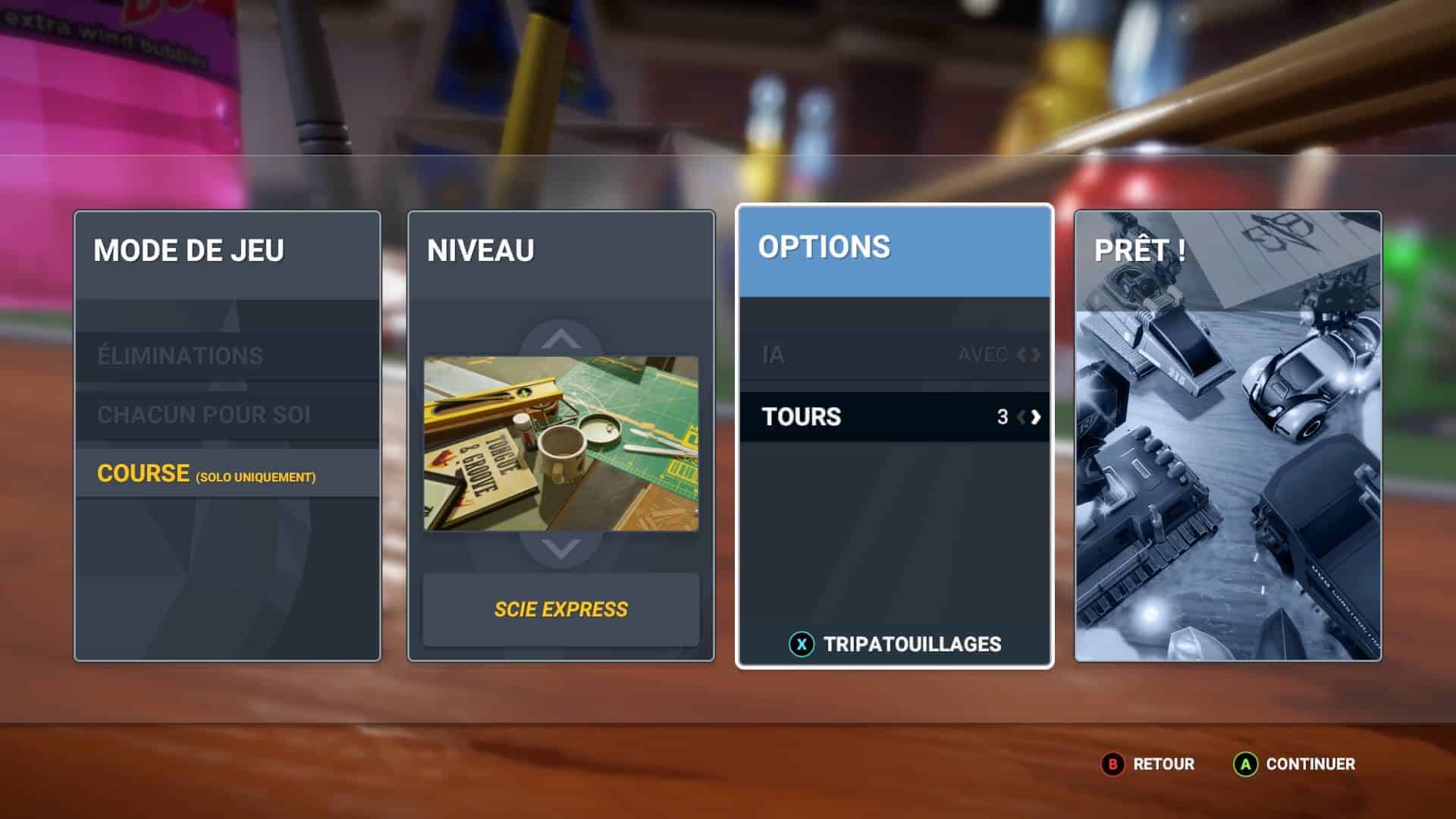Show the next level with down arrow

(x=560, y=548)
